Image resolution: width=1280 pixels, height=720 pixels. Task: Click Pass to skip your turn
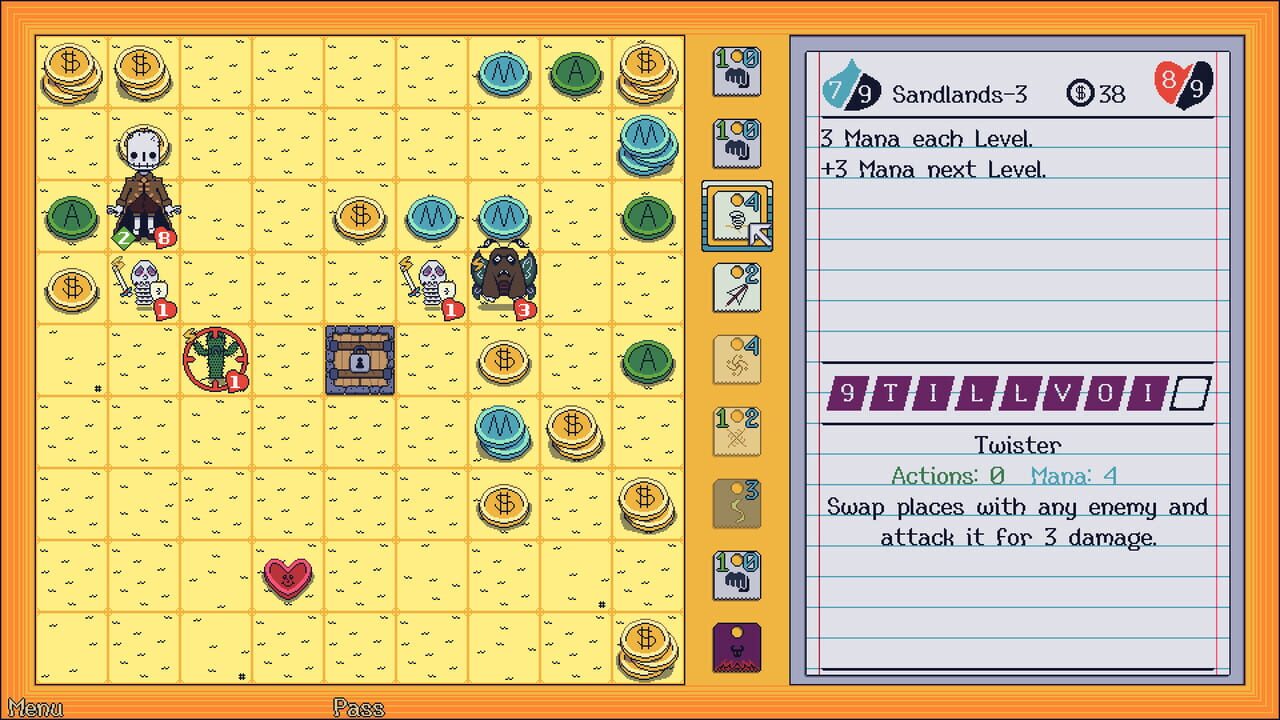pos(357,708)
